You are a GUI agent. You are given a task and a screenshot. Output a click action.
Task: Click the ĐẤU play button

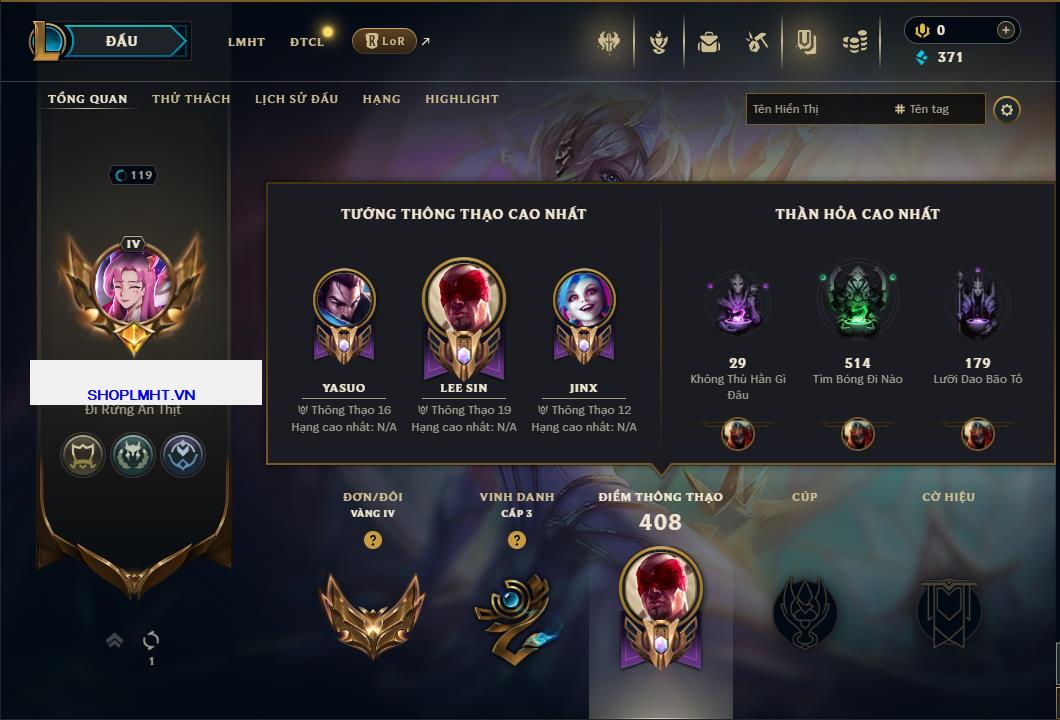pos(121,41)
